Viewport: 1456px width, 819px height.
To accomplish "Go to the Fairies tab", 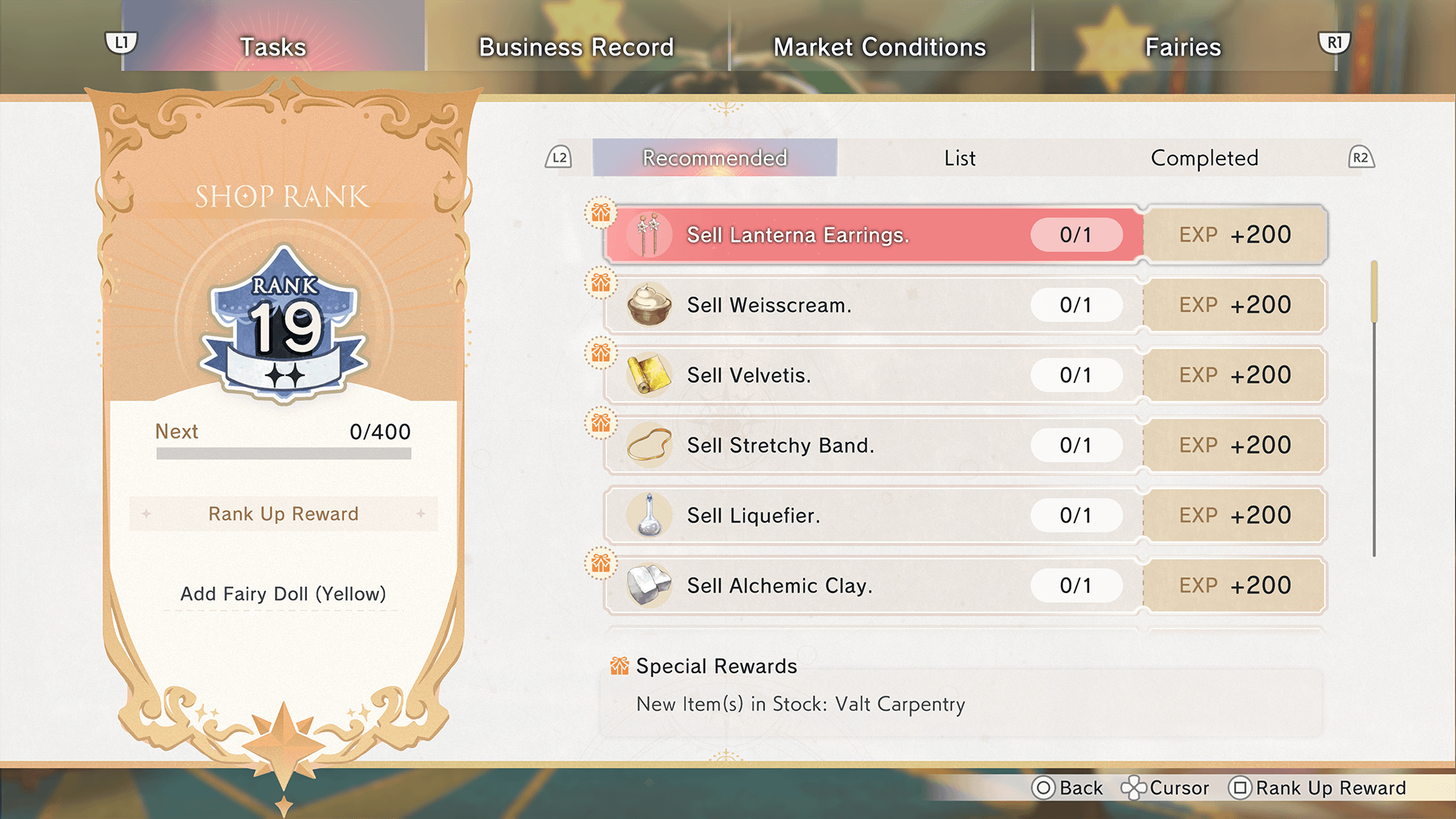I will [1183, 47].
